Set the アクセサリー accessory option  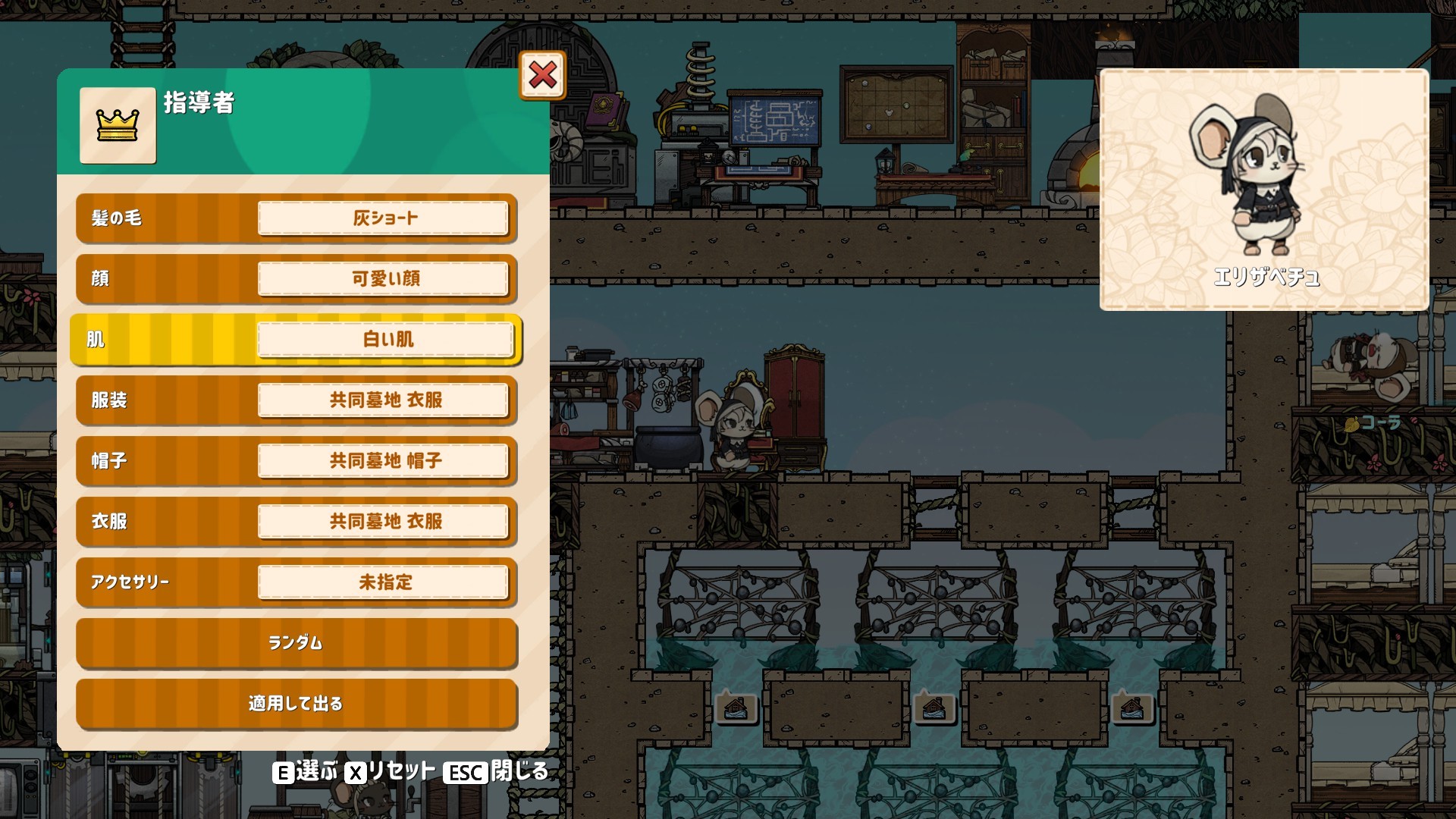pos(383,582)
